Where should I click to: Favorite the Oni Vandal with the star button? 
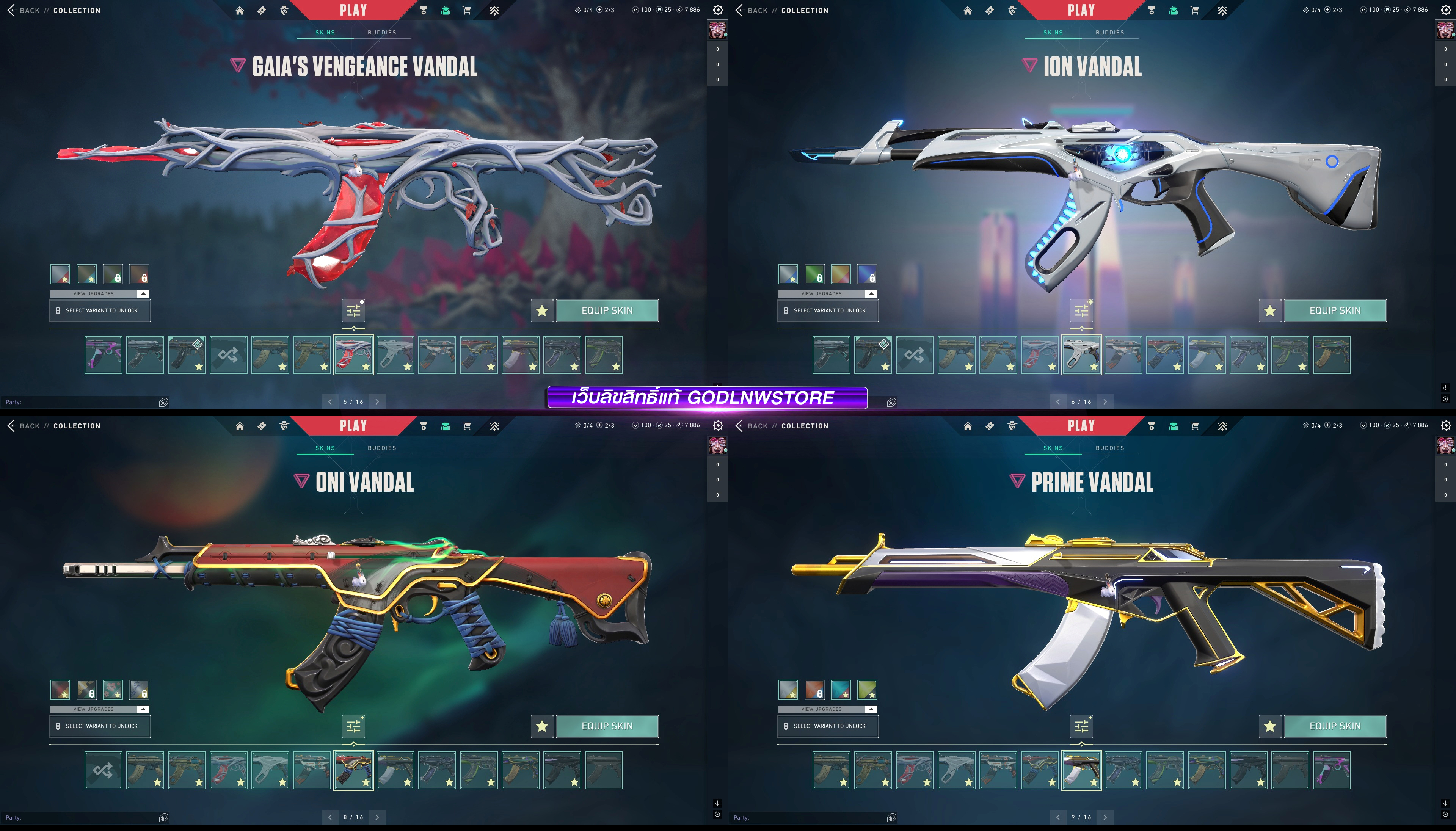pyautogui.click(x=542, y=726)
